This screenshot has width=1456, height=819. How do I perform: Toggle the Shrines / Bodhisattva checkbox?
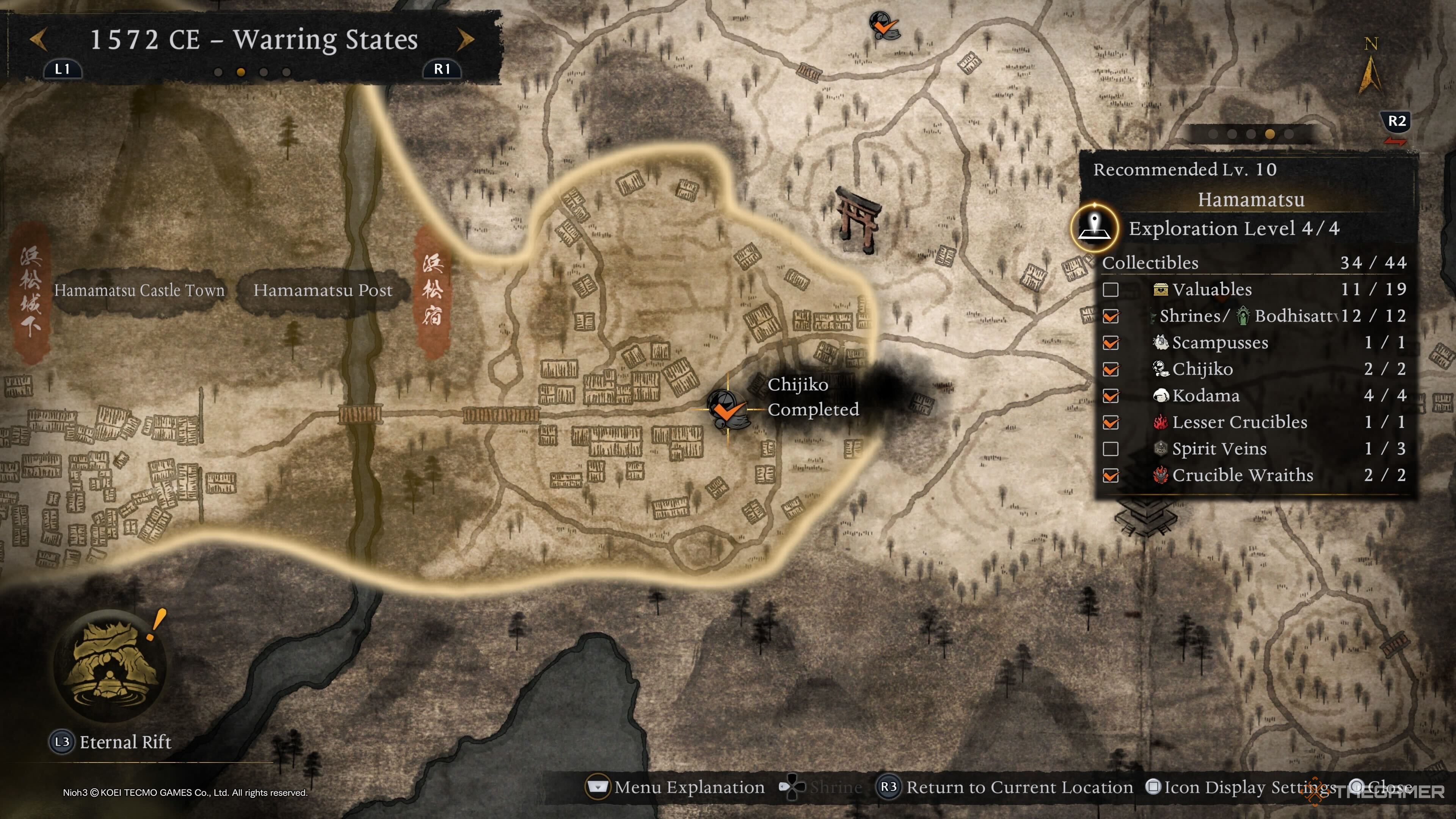click(1111, 317)
